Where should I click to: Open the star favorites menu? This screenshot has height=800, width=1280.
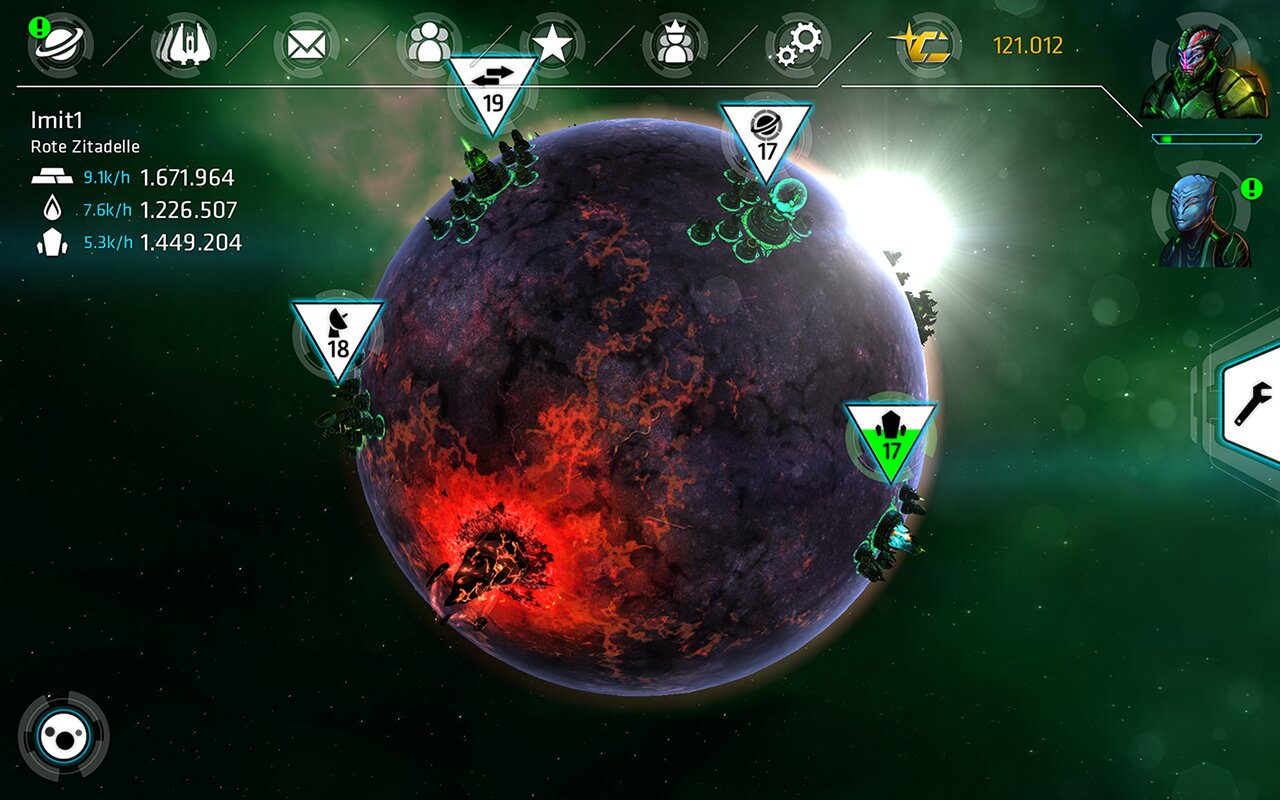click(552, 45)
